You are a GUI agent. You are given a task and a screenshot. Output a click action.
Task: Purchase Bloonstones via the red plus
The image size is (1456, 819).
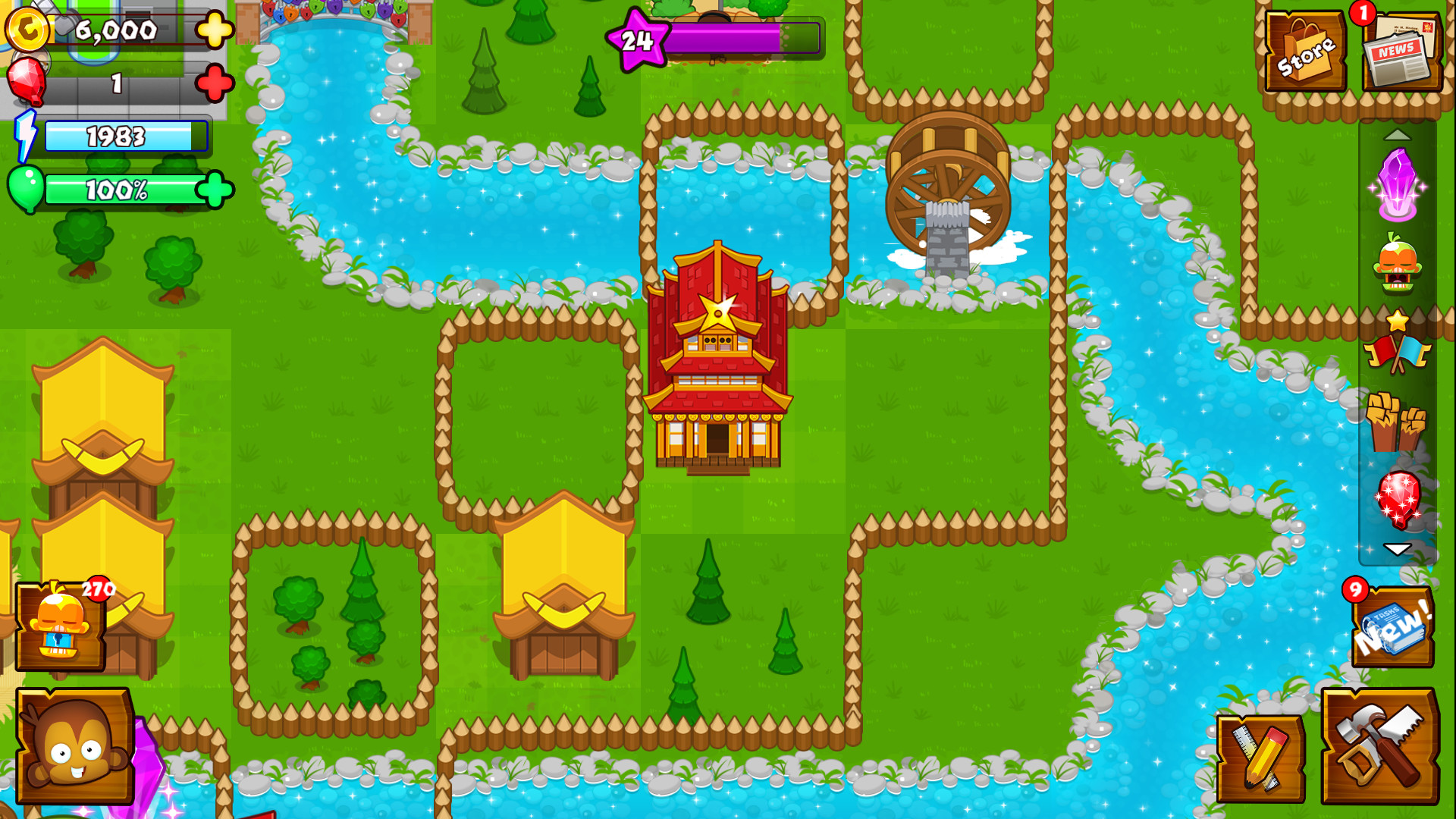[215, 85]
